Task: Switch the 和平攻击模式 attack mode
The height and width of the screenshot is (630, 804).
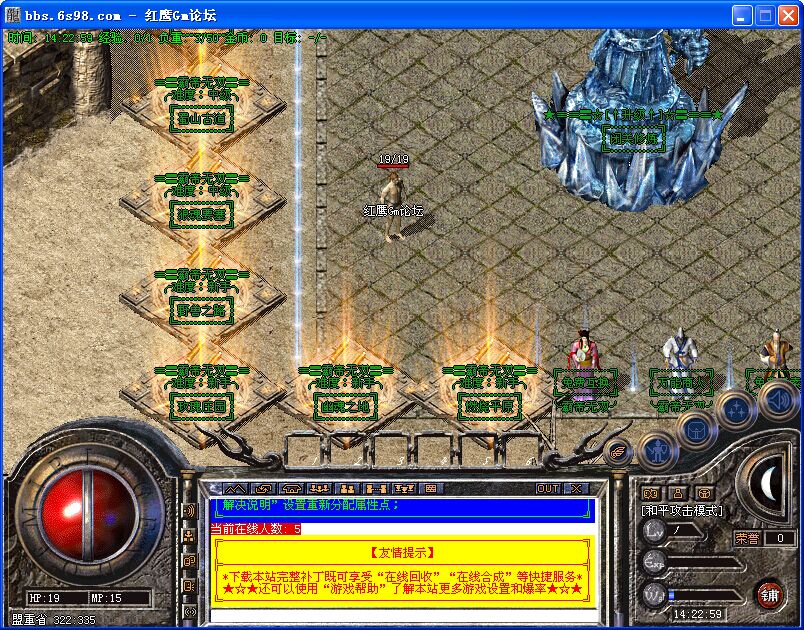Action: pos(680,511)
